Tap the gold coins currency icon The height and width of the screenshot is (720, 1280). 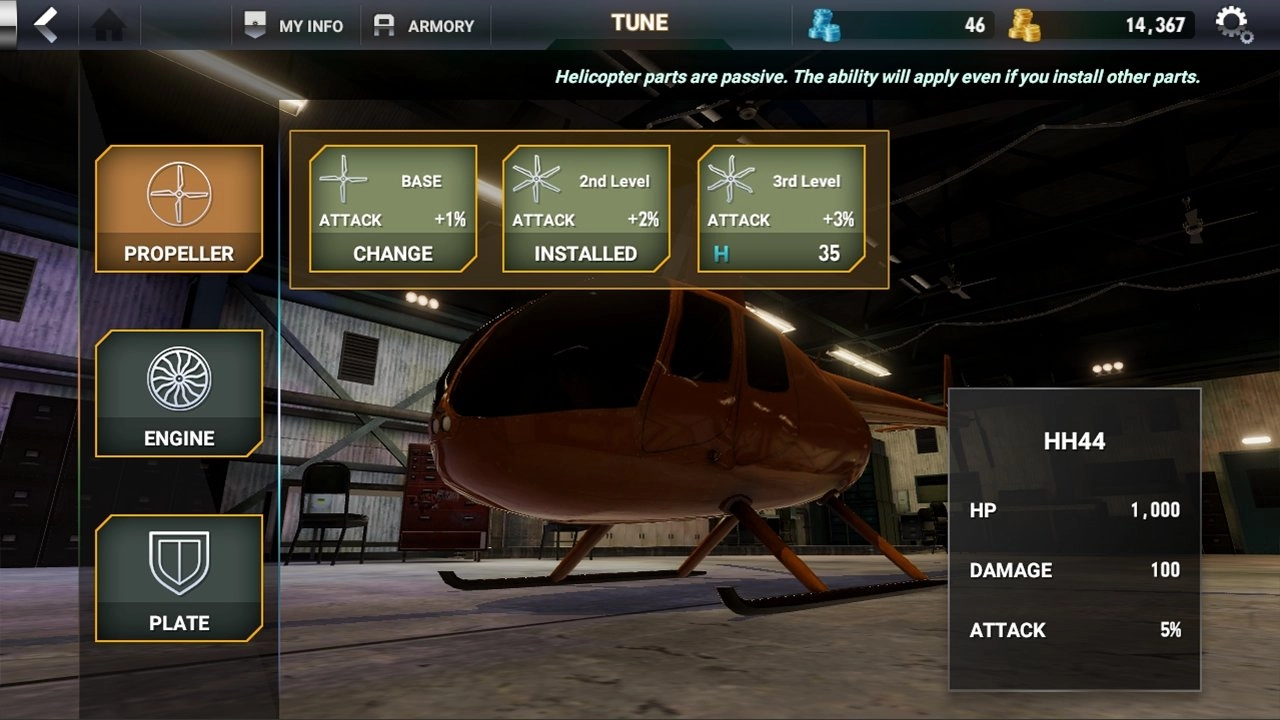[1025, 25]
